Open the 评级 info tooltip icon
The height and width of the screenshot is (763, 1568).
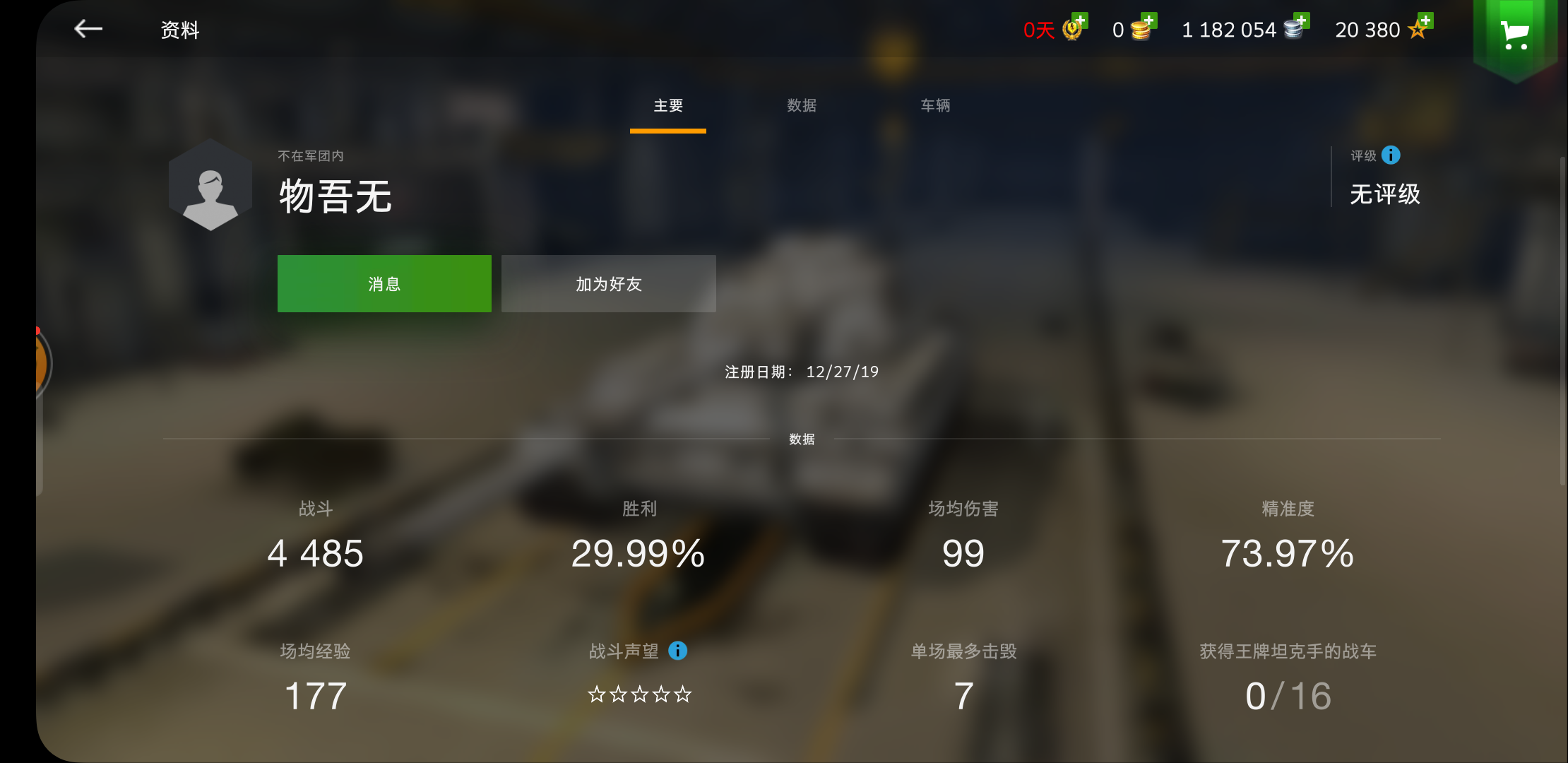click(x=1392, y=155)
